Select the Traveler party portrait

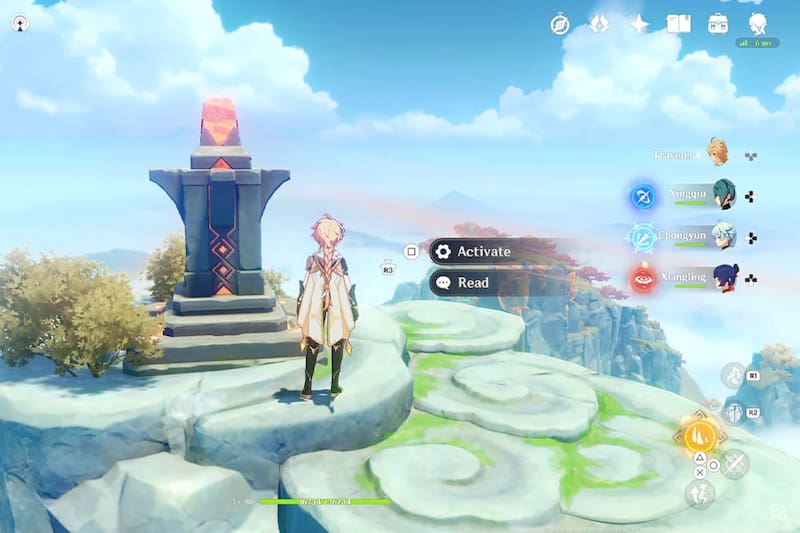click(x=717, y=153)
